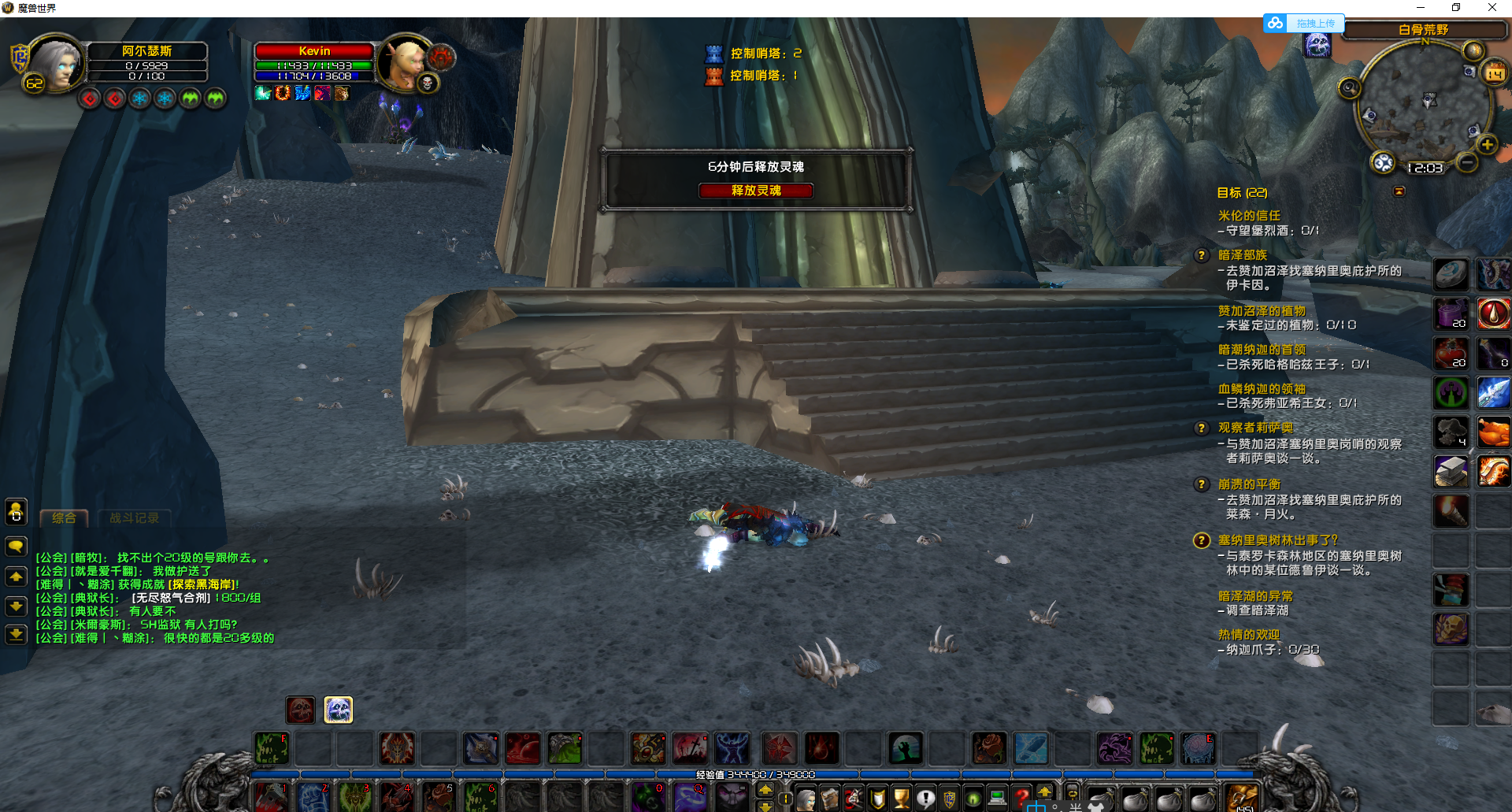Open the 战斗记录 combat log tab

pyautogui.click(x=134, y=517)
